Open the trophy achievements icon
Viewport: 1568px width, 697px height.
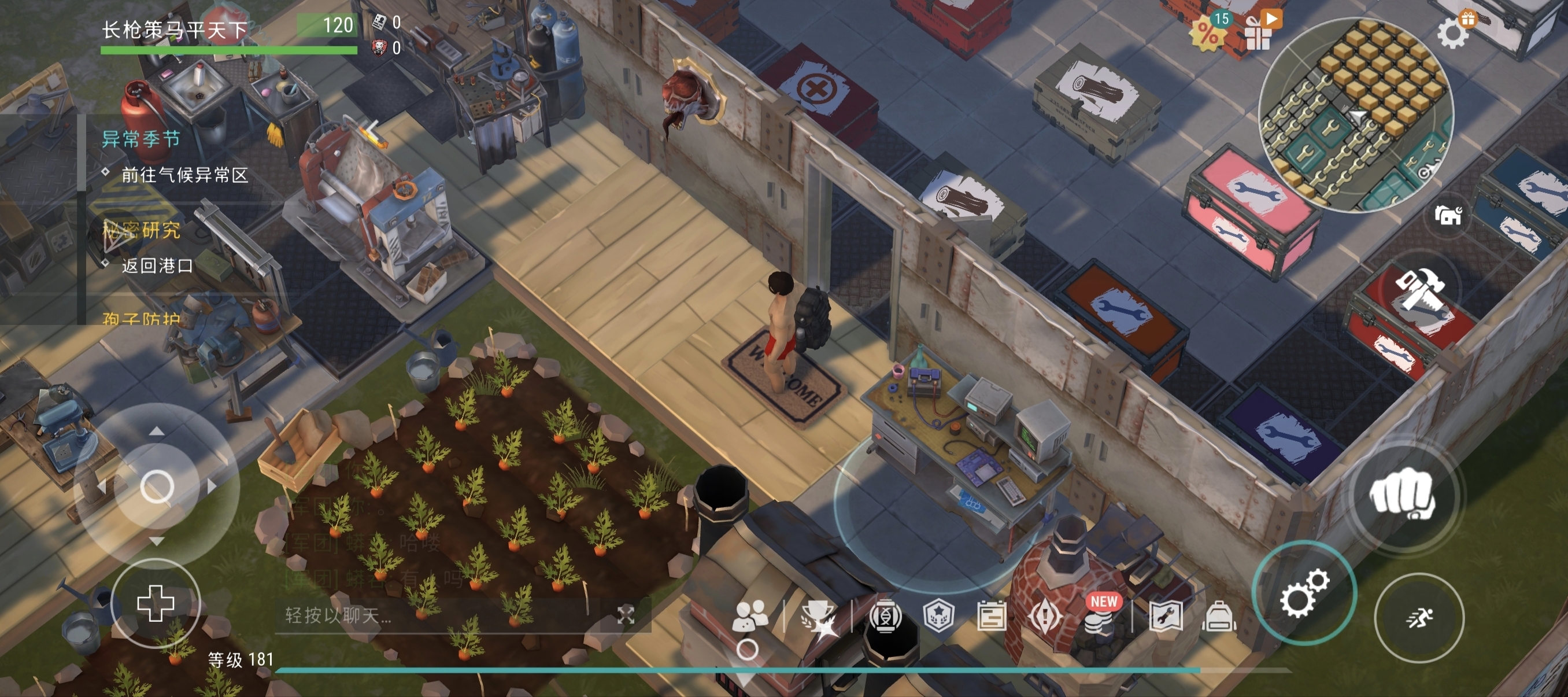click(x=818, y=616)
